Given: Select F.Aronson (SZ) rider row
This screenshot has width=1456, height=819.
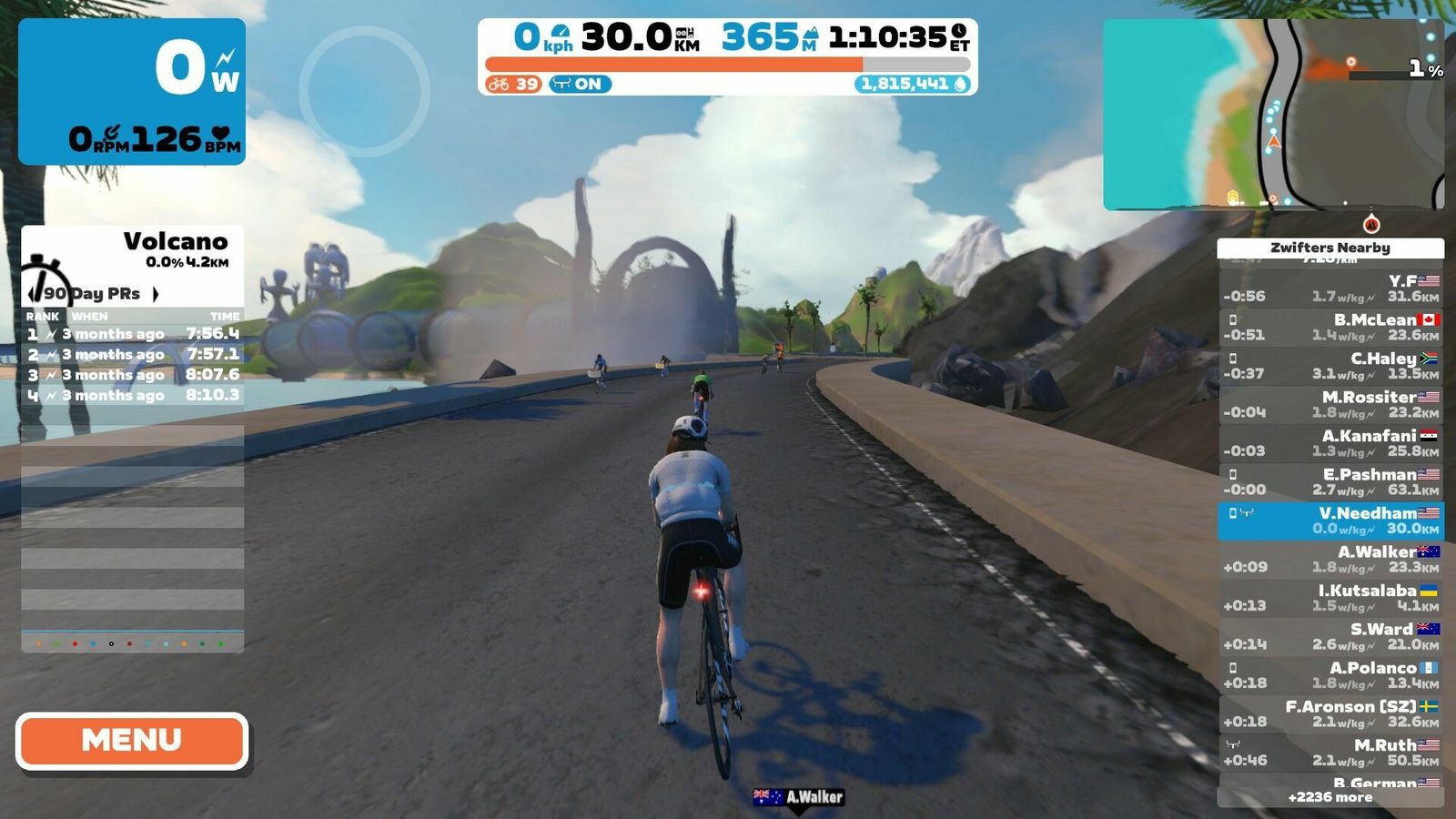Looking at the screenshot, I should [1330, 714].
